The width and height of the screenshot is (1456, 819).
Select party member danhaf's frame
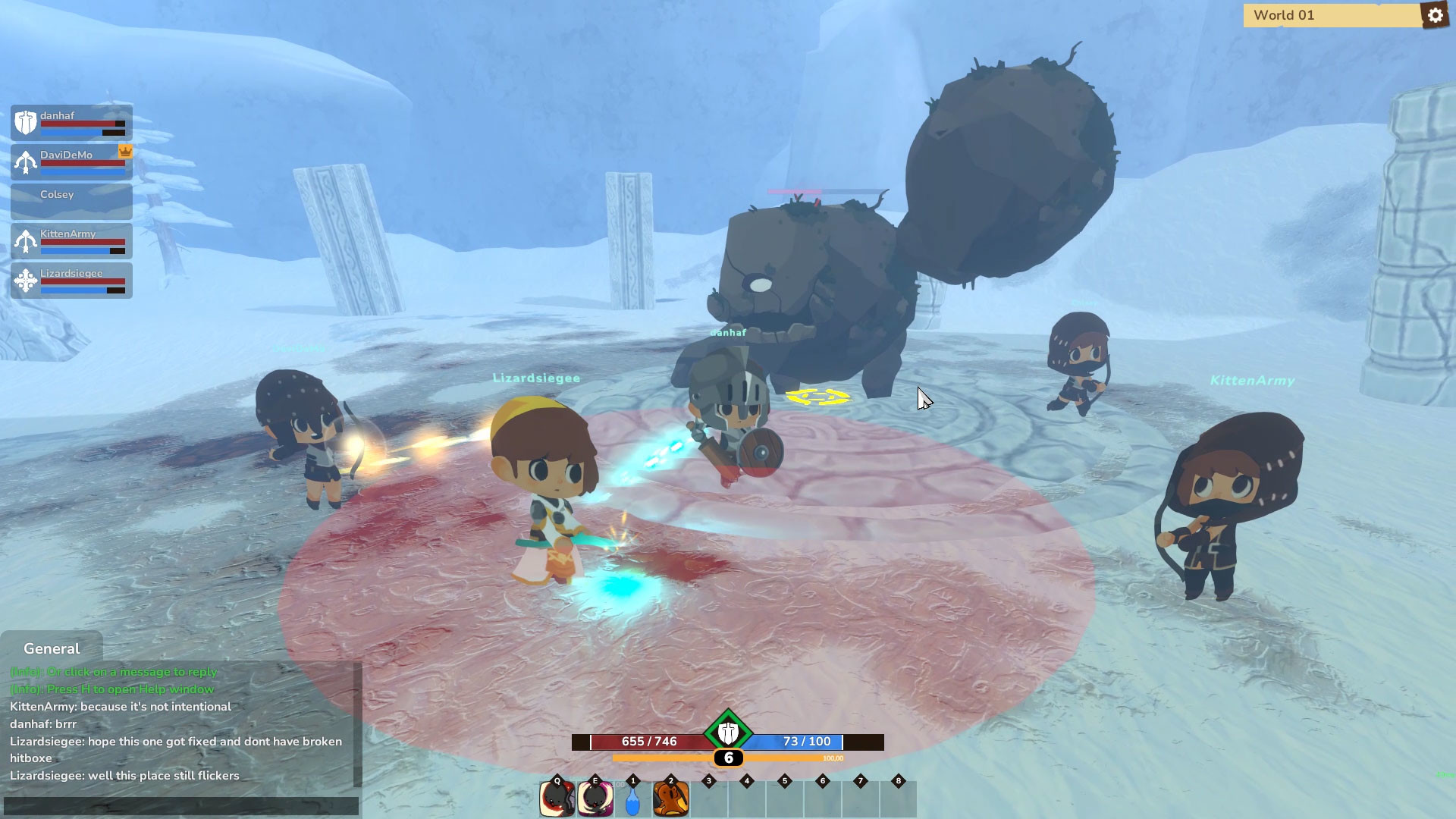pos(72,123)
